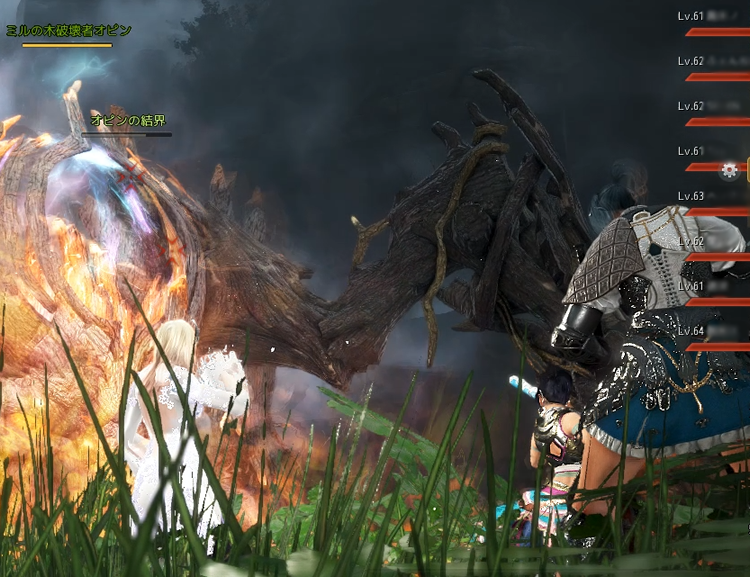
Task: Select the Lv.64 party member
Action: 712,338
